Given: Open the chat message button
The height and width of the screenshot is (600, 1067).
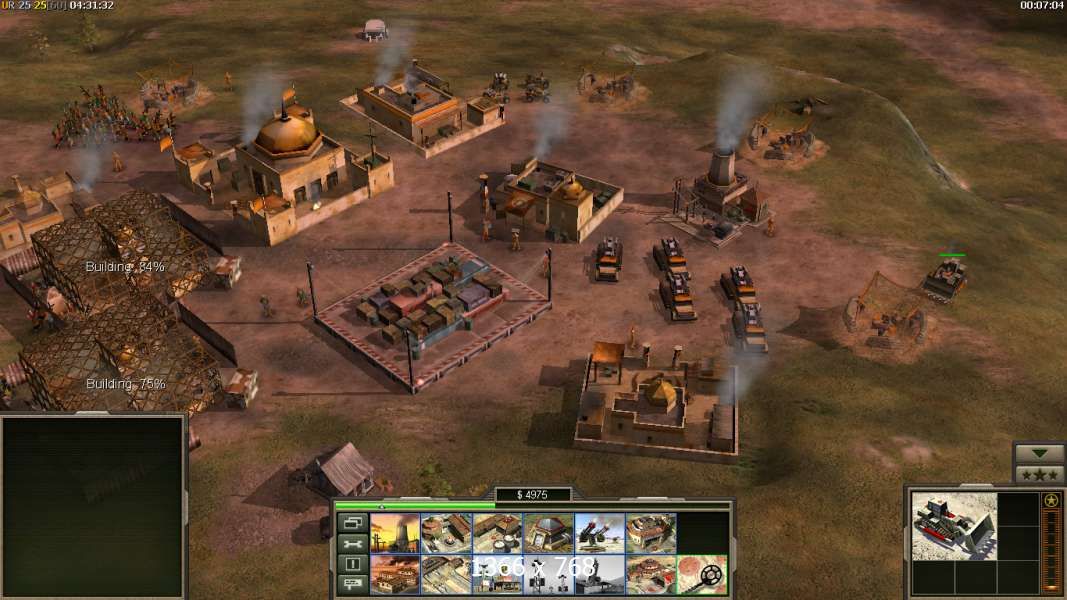Looking at the screenshot, I should click(x=352, y=585).
